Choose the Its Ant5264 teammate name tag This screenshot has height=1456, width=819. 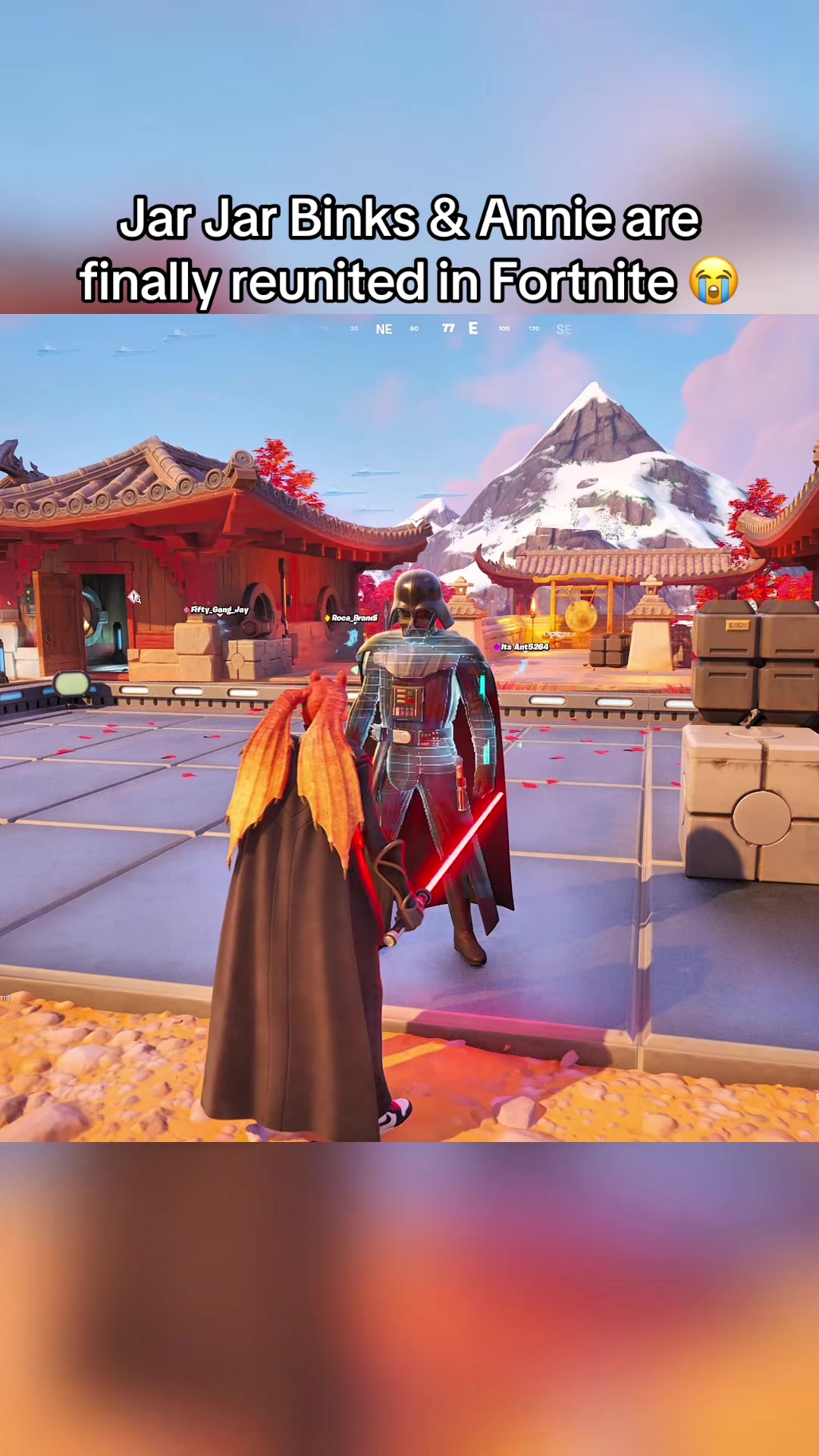(523, 647)
